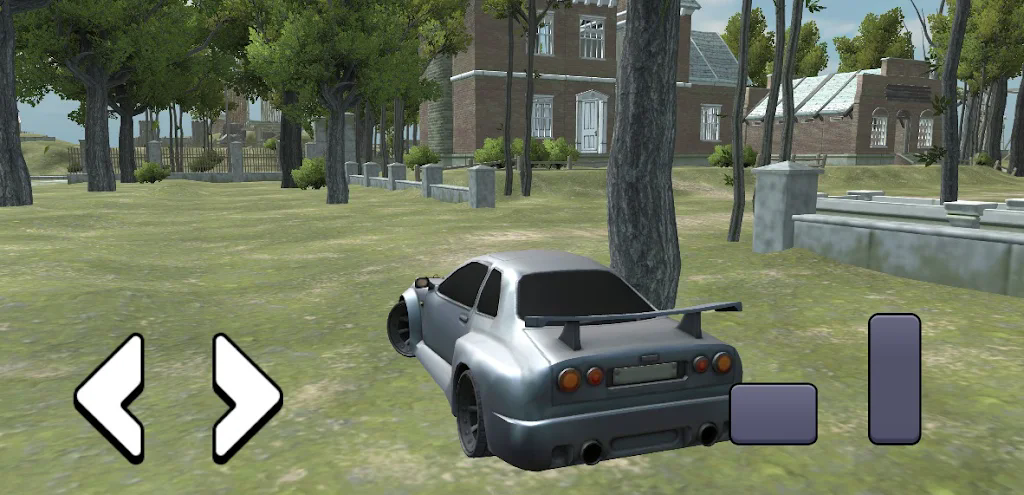This screenshot has height=495, width=1024.
Task: Hit the wide brake pedal
Action: (x=773, y=413)
